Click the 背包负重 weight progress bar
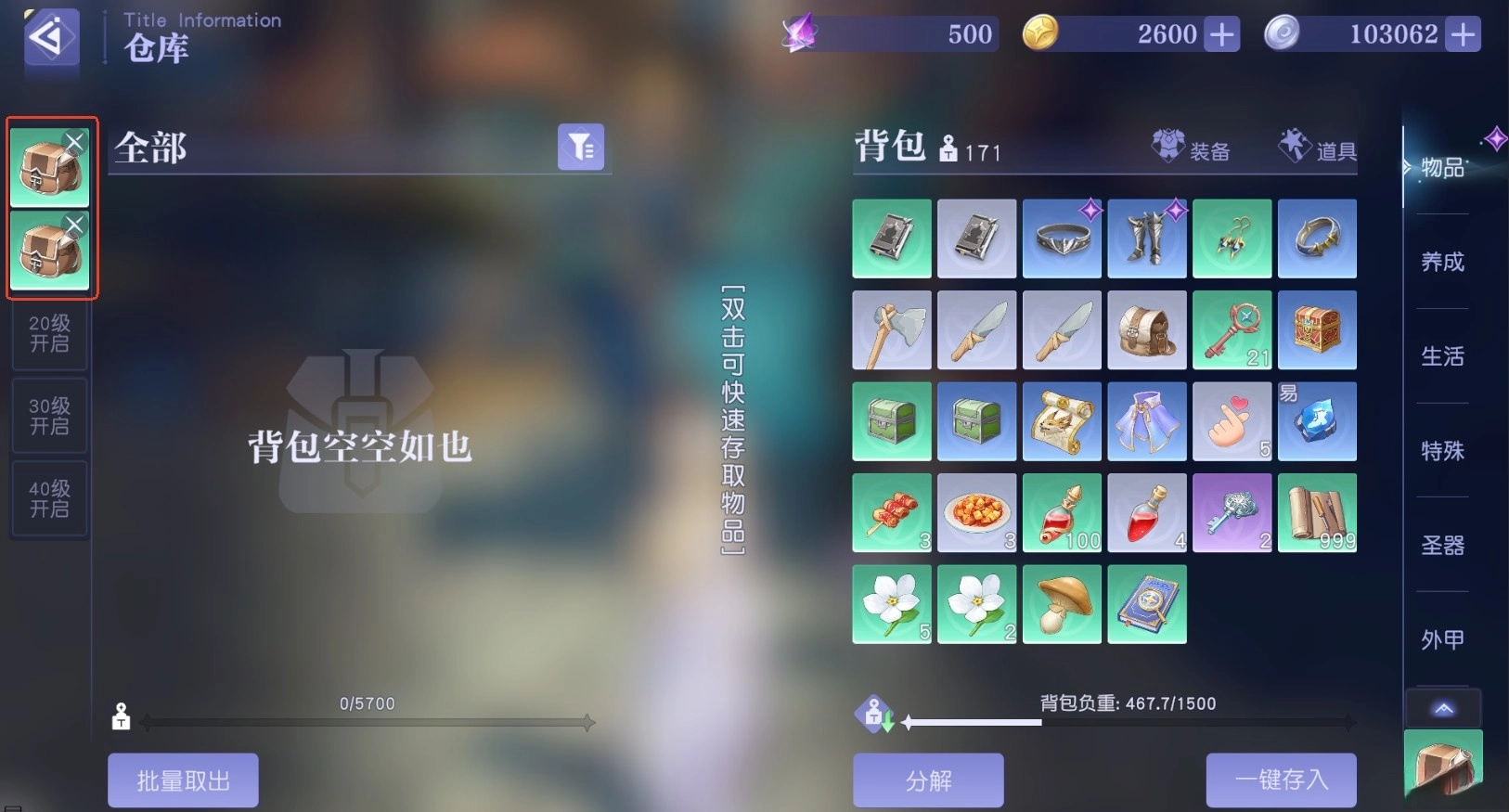The width and height of the screenshot is (1509, 812). [1128, 723]
